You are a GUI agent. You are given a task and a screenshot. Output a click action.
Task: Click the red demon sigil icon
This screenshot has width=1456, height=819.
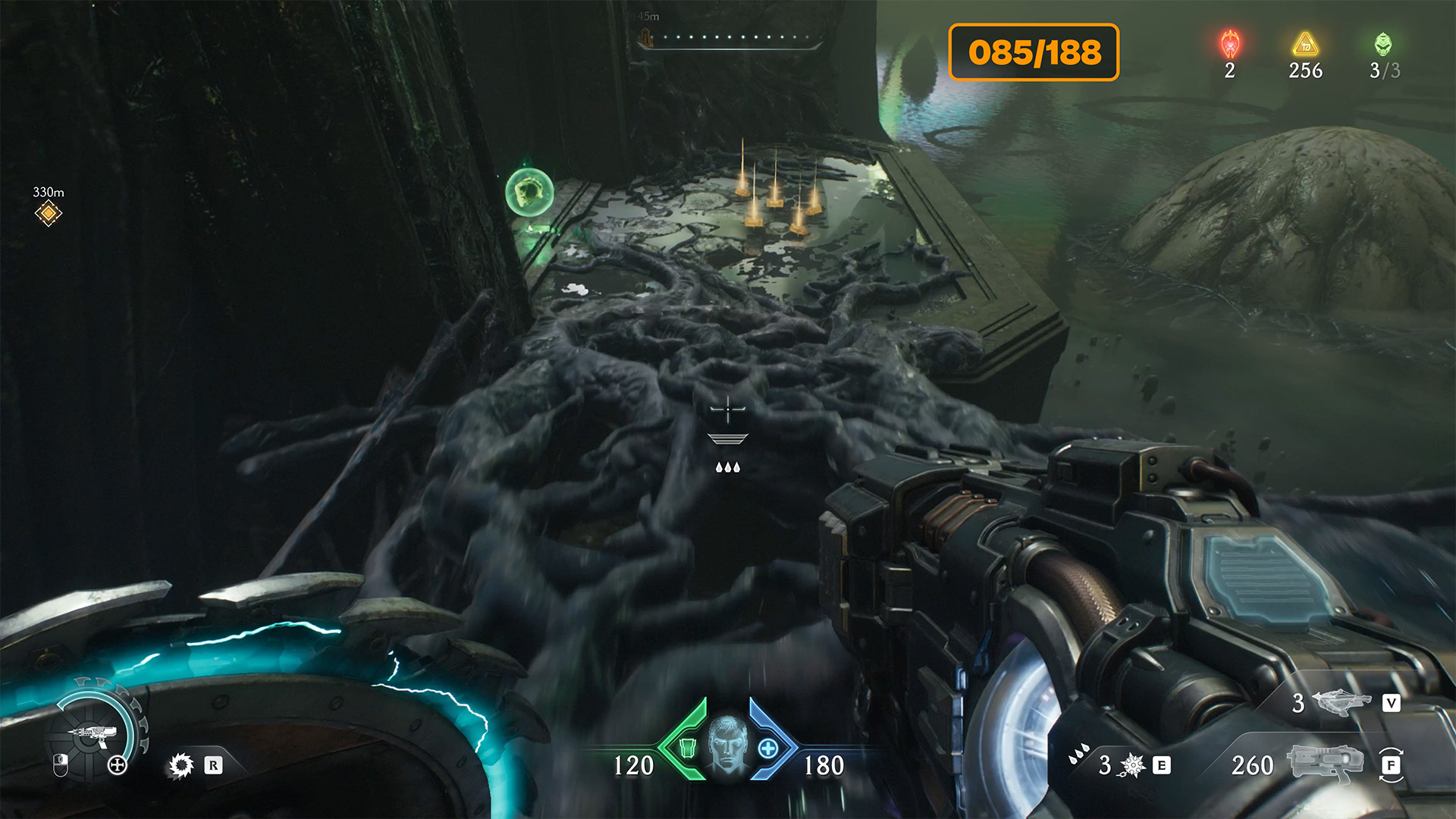(1230, 45)
